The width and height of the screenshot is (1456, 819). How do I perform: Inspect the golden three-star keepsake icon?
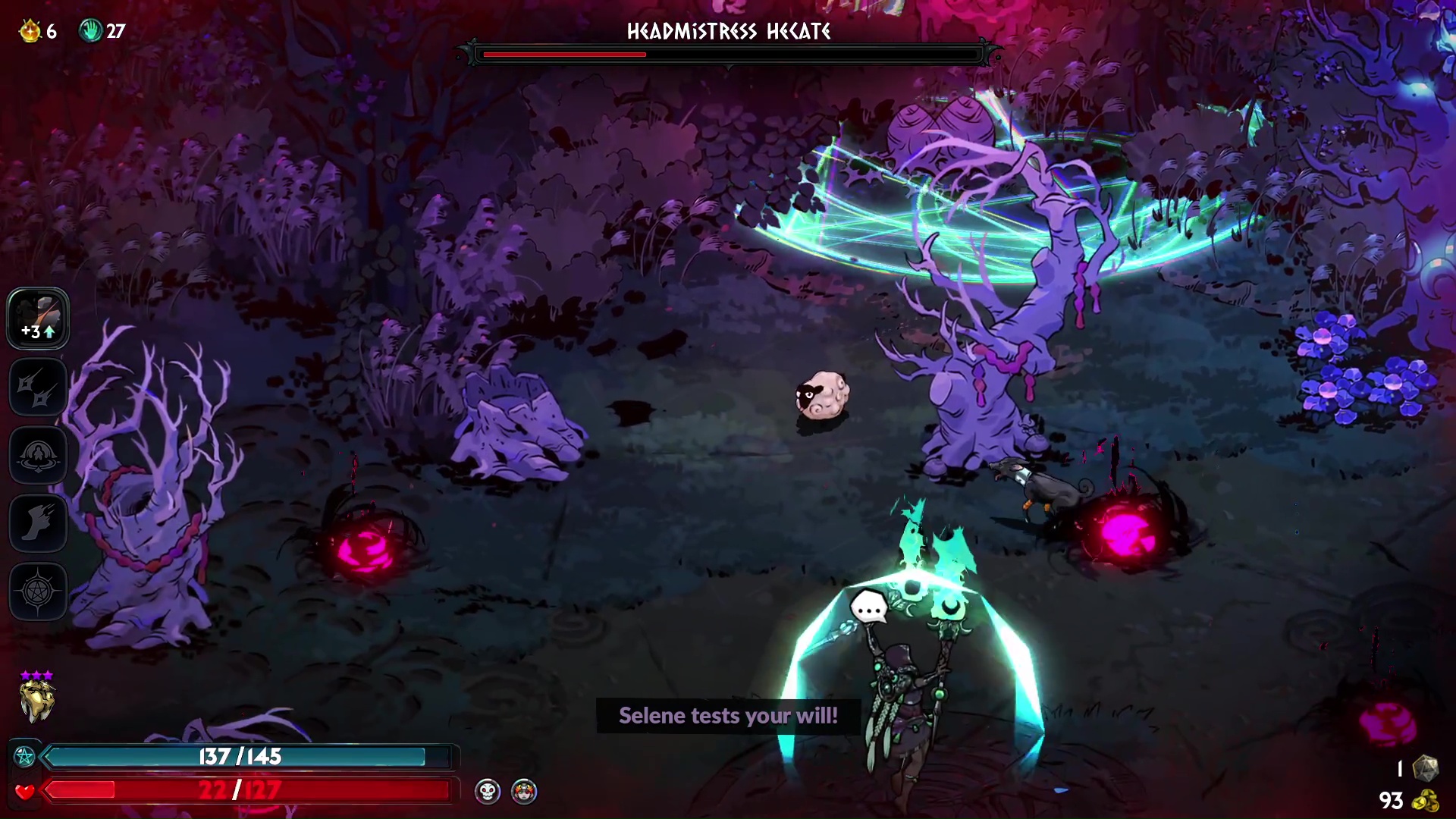point(36,699)
